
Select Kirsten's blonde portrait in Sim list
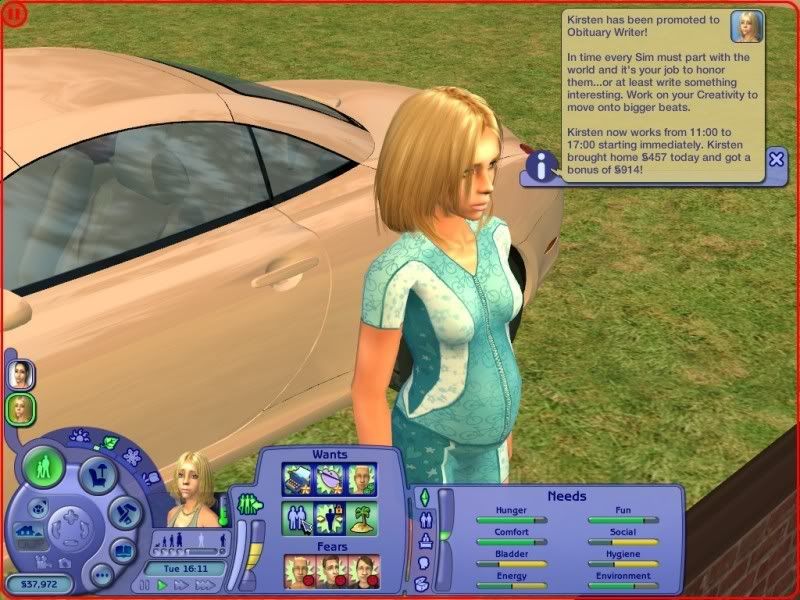pyautogui.click(x=19, y=407)
